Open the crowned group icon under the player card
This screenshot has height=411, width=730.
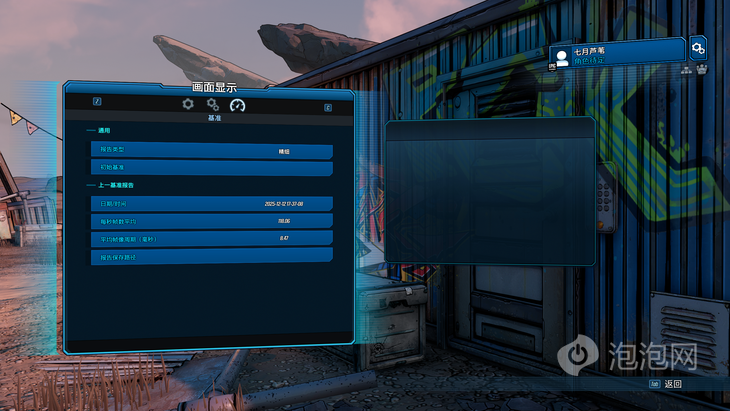pos(702,70)
